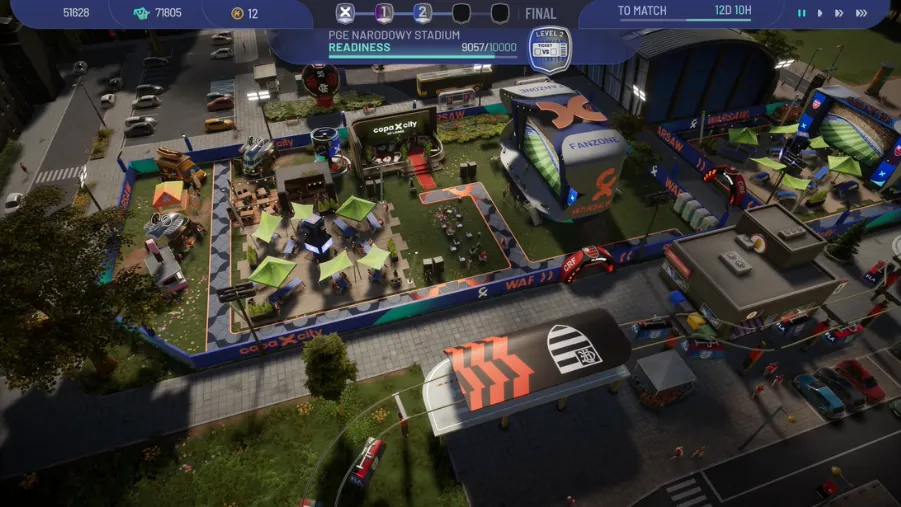Image resolution: width=901 pixels, height=507 pixels.
Task: Open the Level 2 ticket badge
Action: [x=549, y=50]
